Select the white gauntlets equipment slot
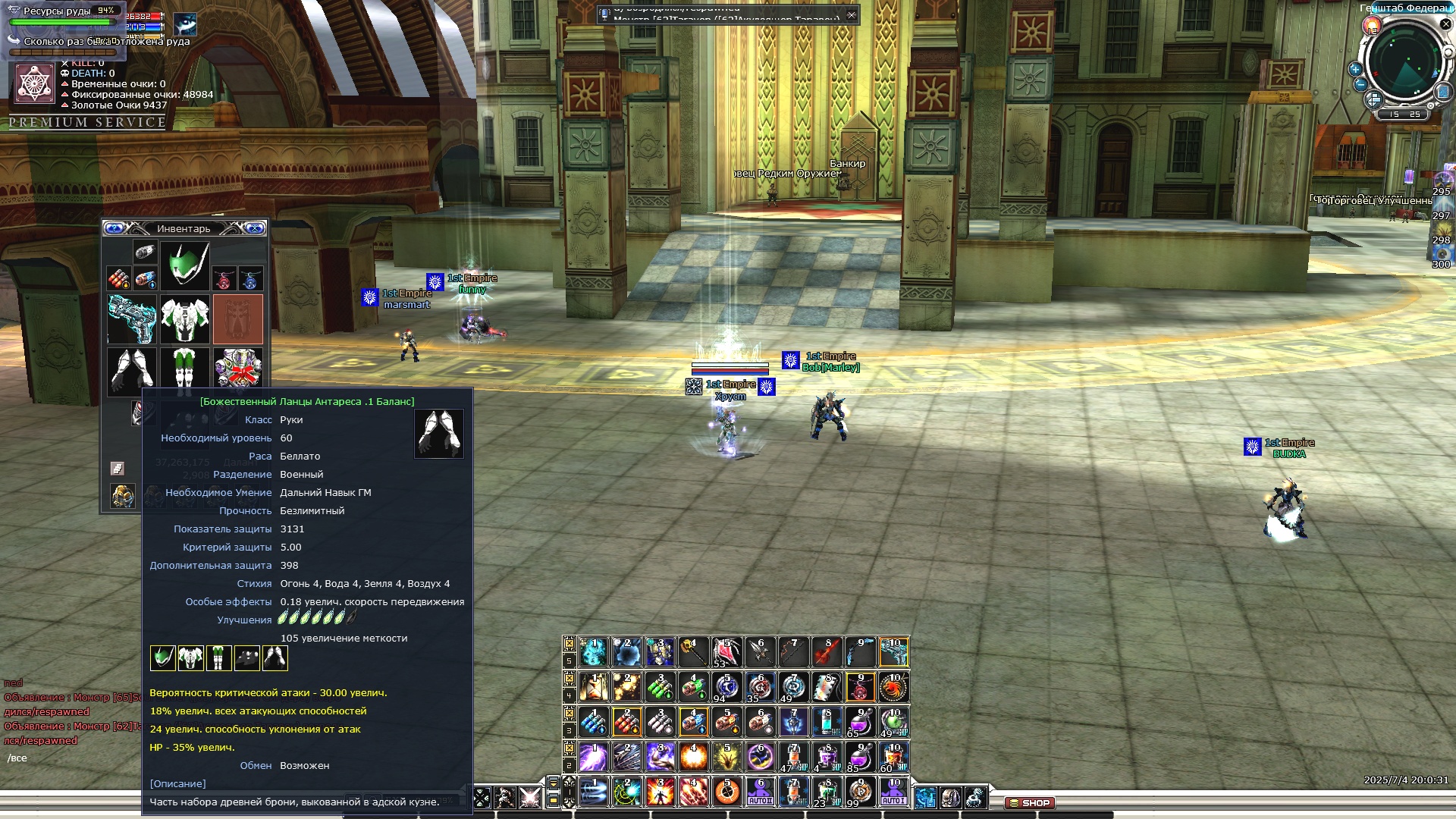Viewport: 1456px width, 819px height. tap(132, 372)
